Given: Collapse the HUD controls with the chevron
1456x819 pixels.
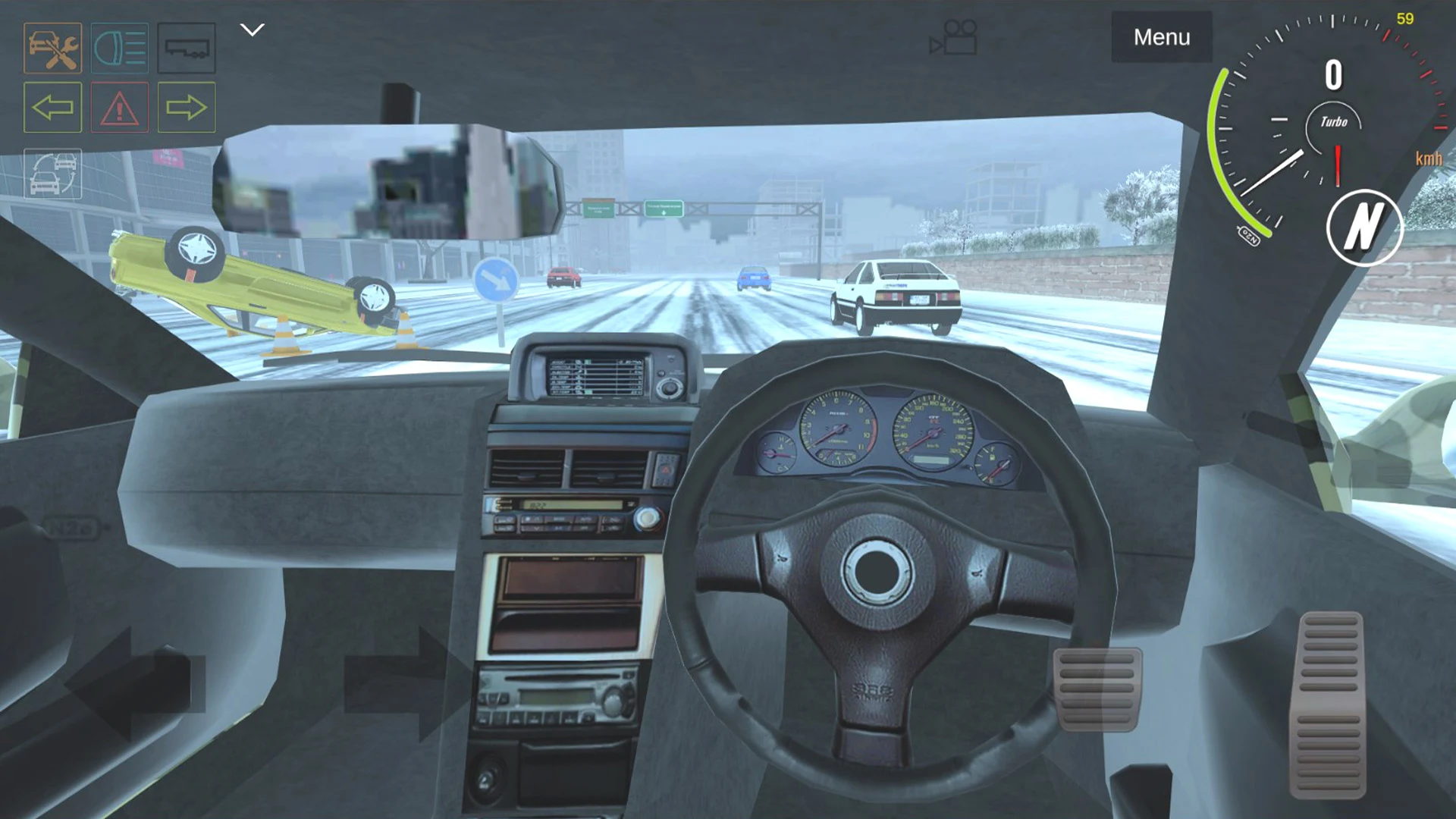Looking at the screenshot, I should pos(252,29).
